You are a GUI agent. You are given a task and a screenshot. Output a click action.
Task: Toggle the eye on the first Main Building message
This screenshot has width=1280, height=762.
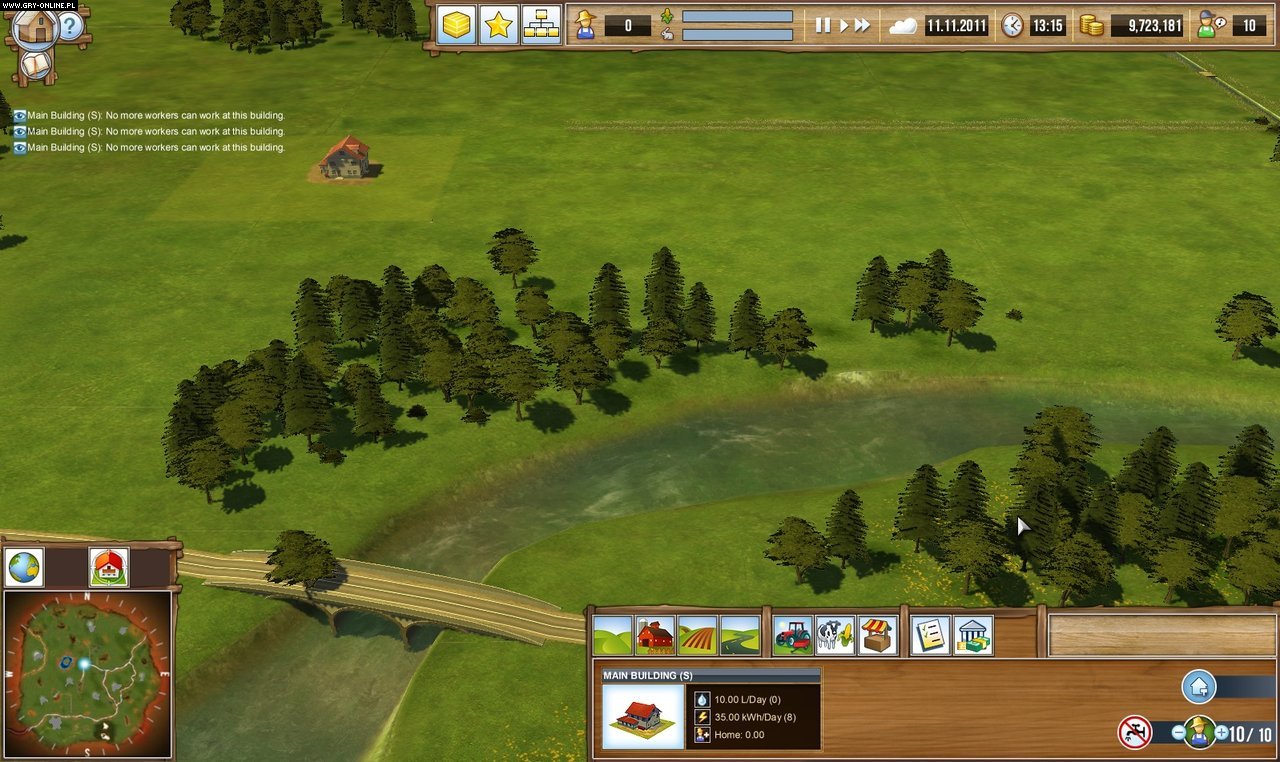tap(18, 115)
